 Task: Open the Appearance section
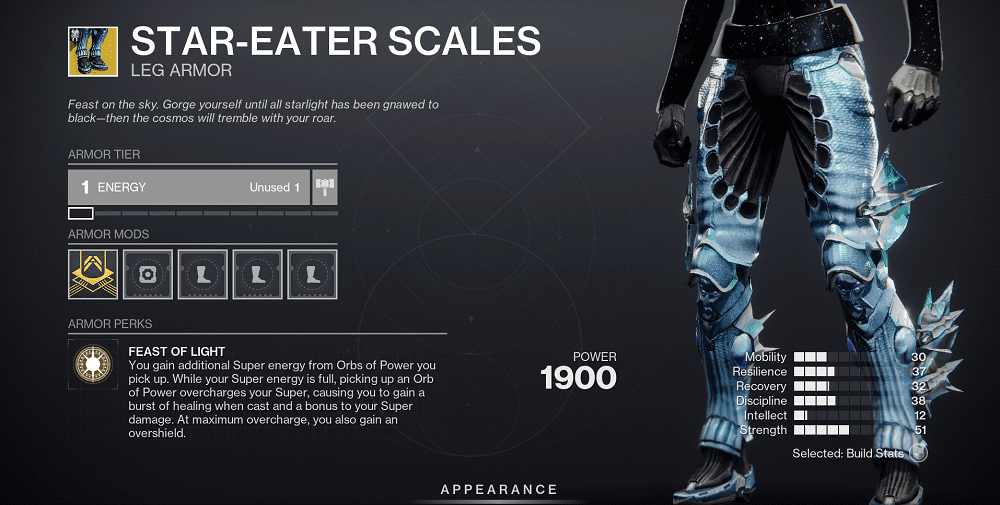coord(500,489)
